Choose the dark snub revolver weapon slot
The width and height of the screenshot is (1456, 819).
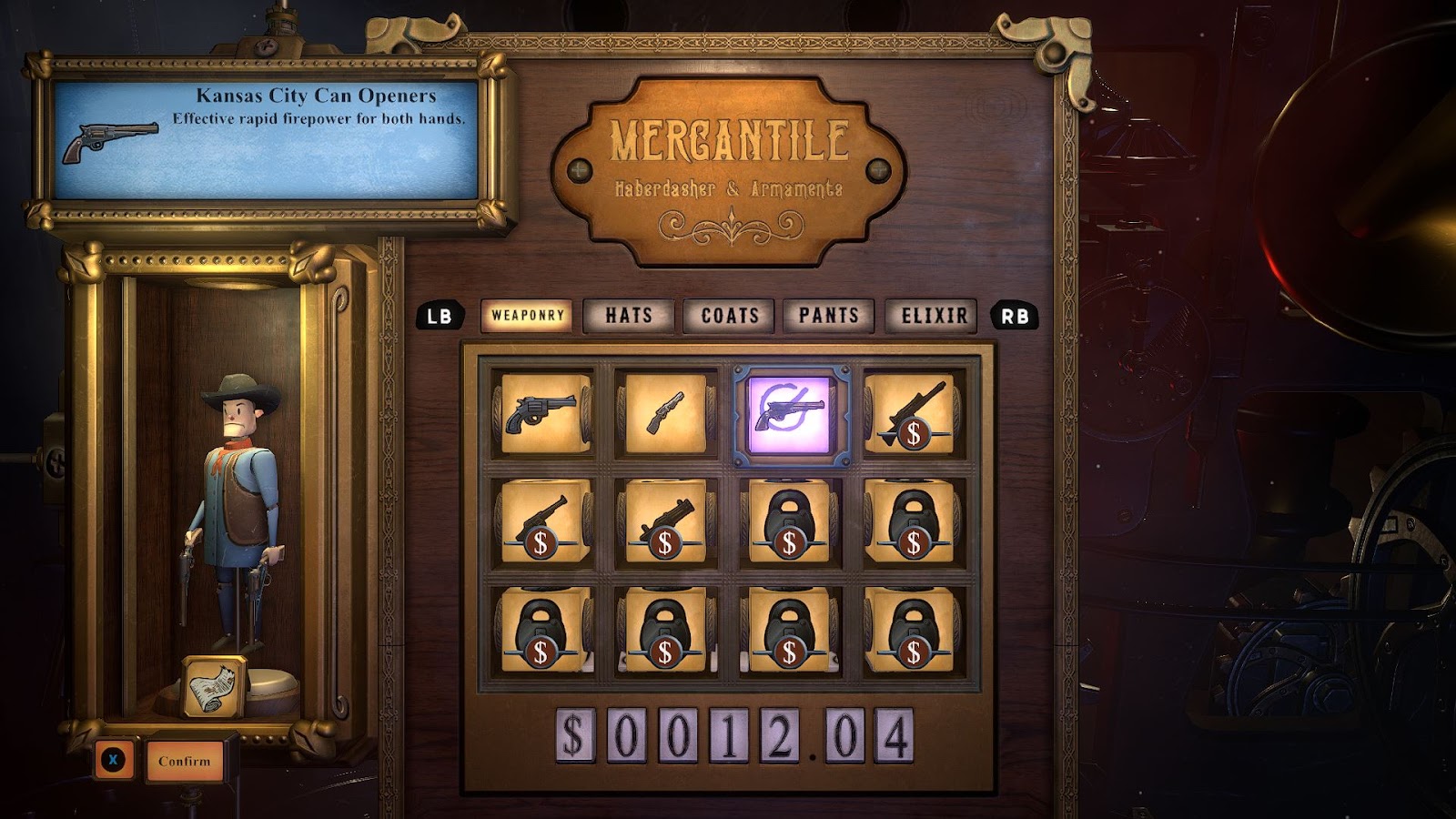pyautogui.click(x=543, y=414)
